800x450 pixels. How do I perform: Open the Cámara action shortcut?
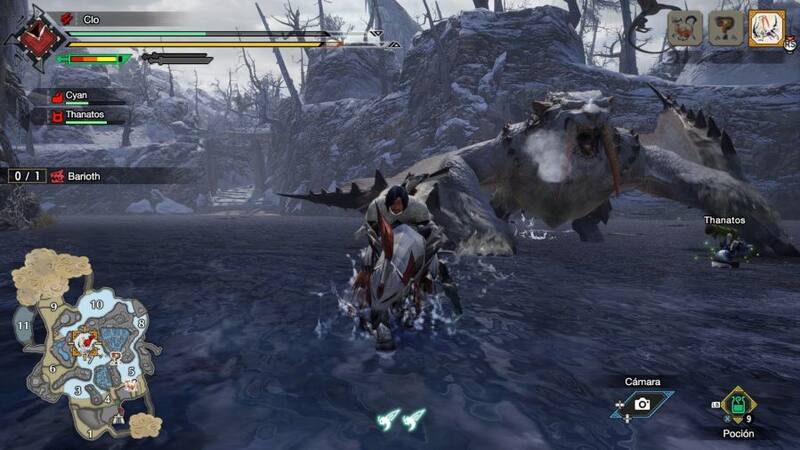click(x=642, y=404)
